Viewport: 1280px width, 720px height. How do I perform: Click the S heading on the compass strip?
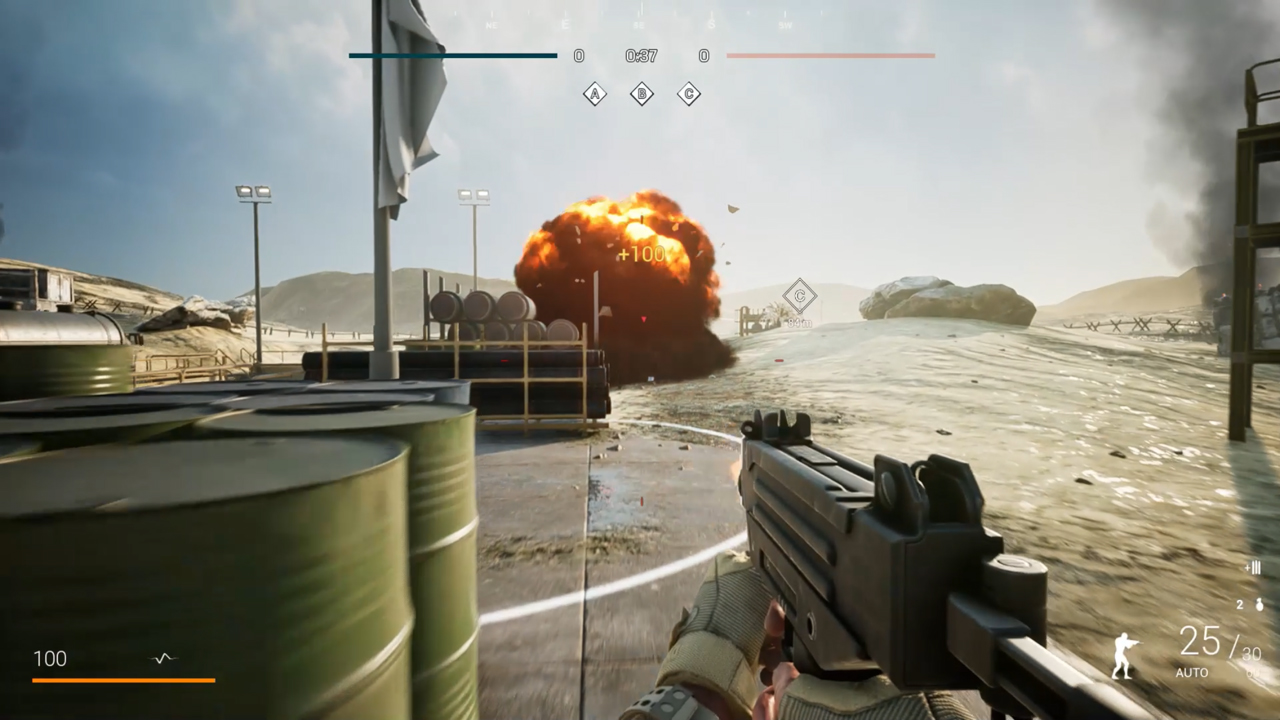tap(712, 23)
